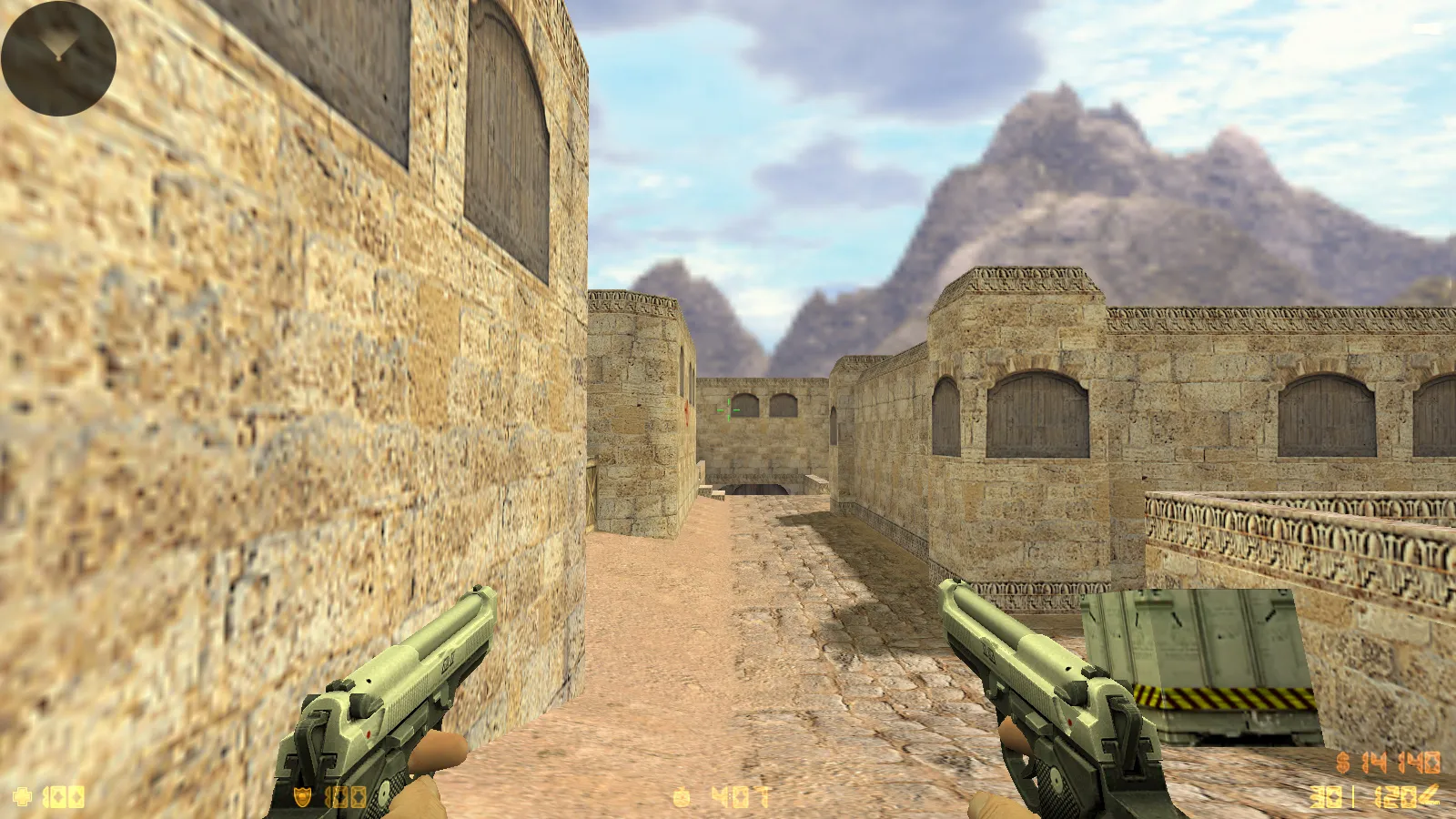Select the health value reading 100

pos(62,796)
